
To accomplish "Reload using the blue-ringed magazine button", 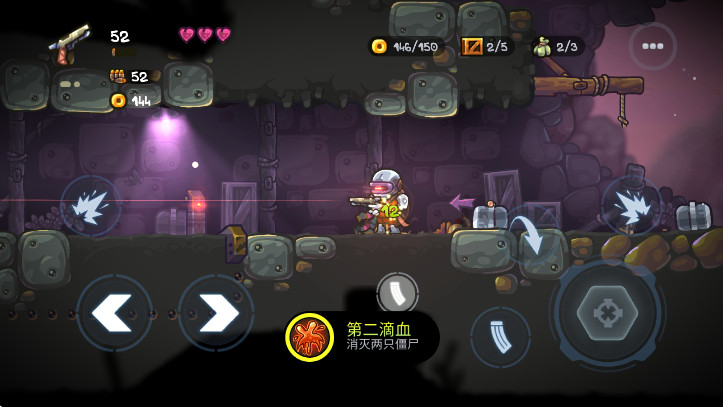I will (500, 336).
